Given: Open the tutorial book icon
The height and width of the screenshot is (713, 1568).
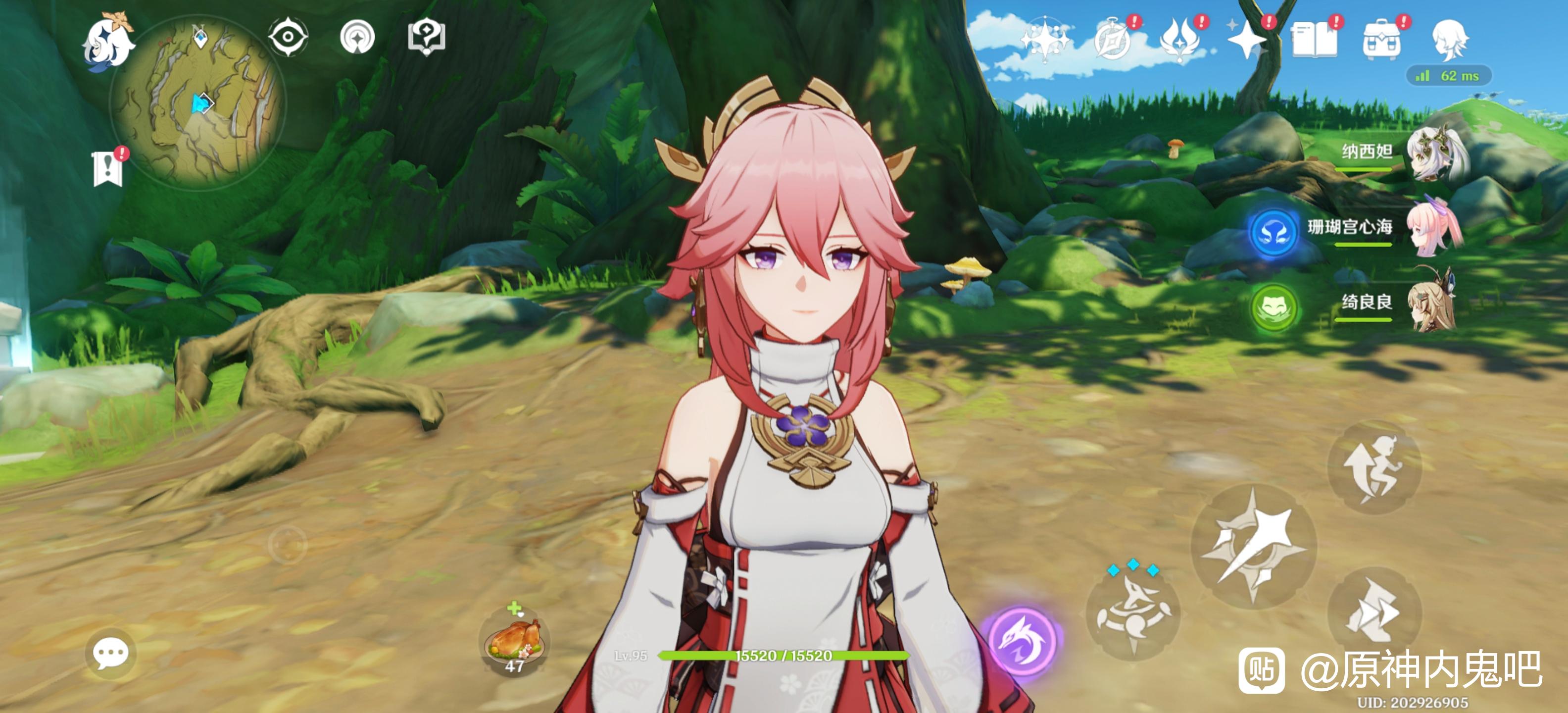Looking at the screenshot, I should [1315, 40].
